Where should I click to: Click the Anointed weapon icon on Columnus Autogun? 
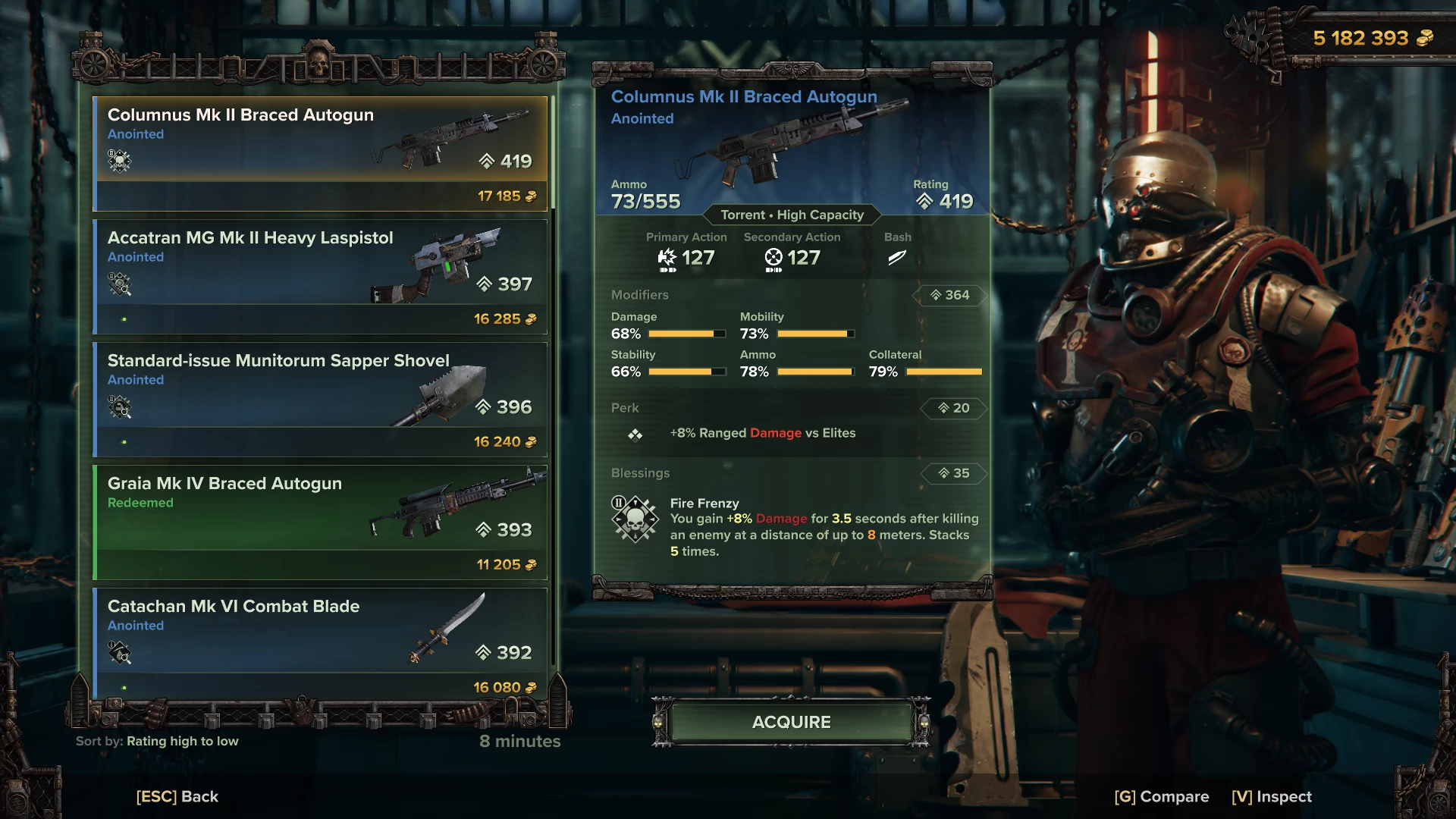coord(118,162)
